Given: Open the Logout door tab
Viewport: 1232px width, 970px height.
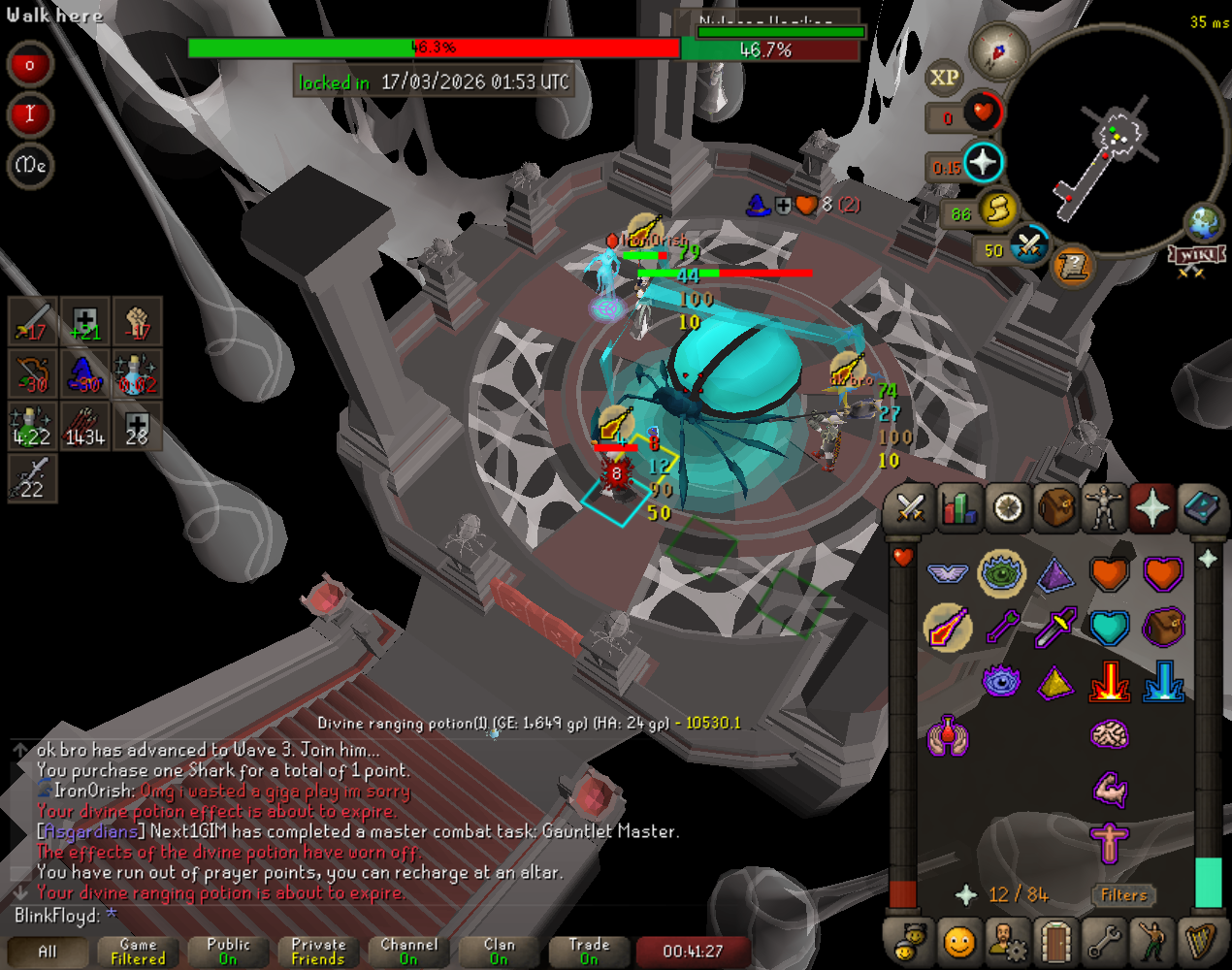Looking at the screenshot, I should (x=1055, y=941).
